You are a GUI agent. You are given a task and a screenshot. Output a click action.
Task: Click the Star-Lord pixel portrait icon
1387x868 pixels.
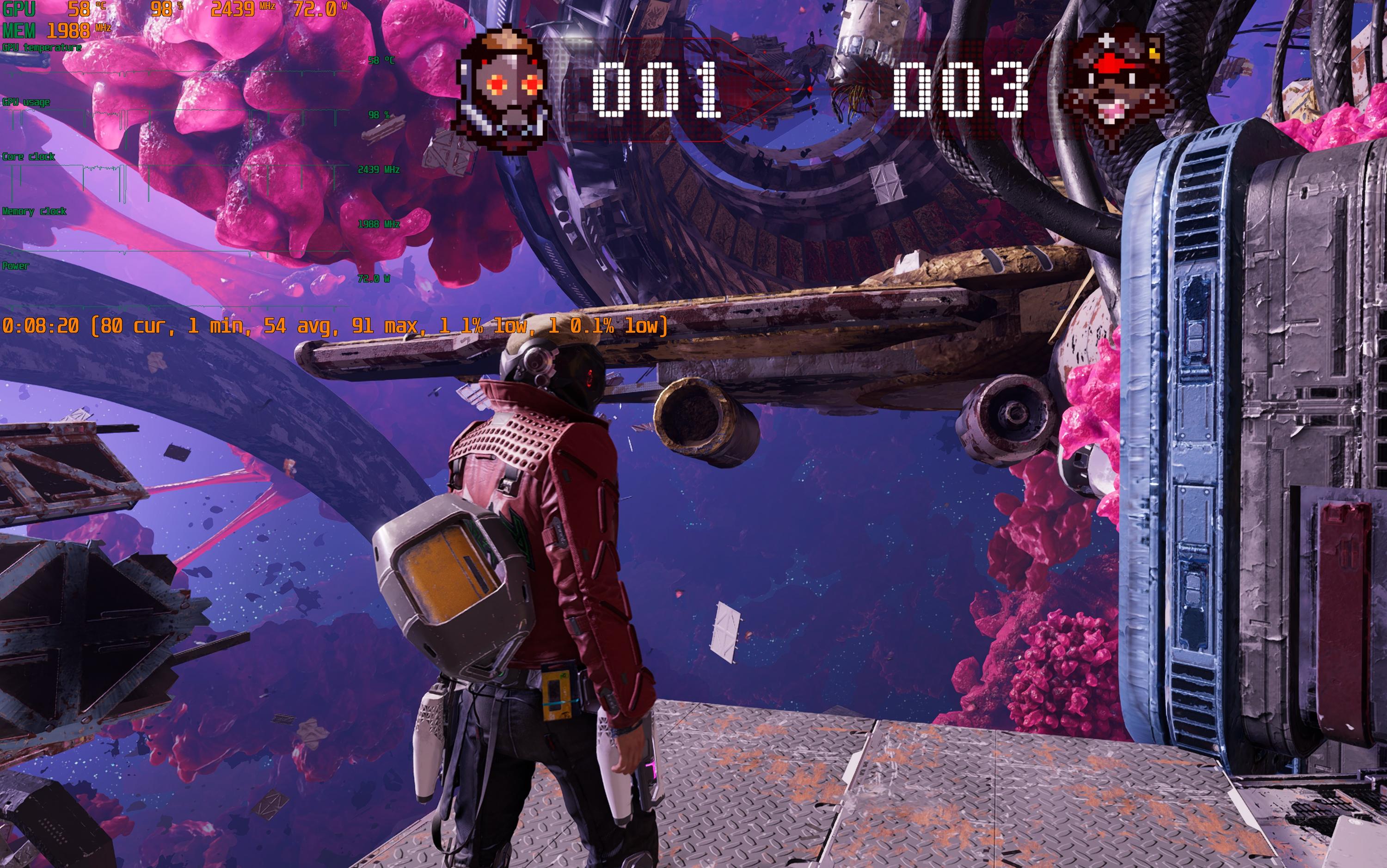pos(503,89)
